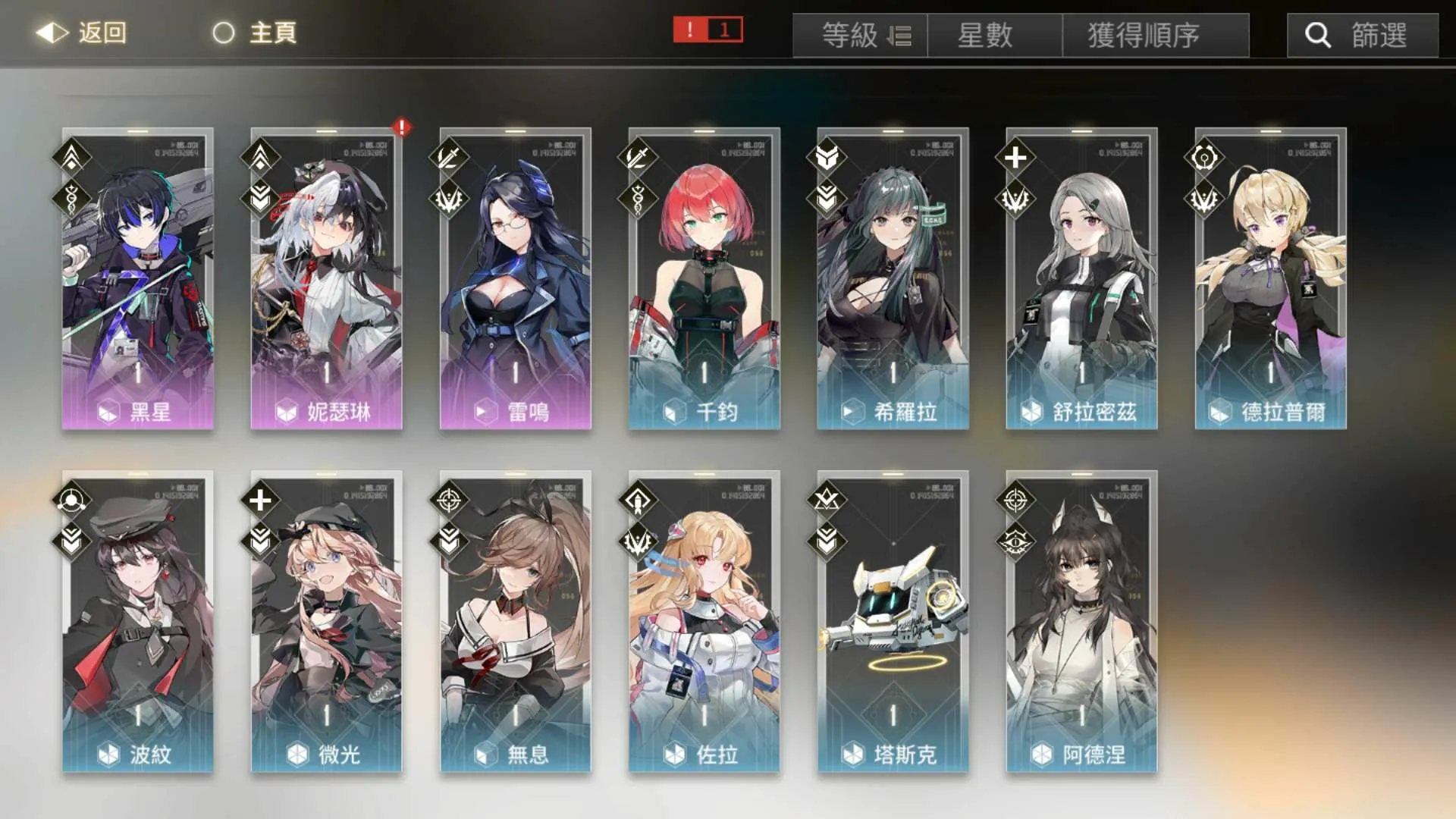This screenshot has height=819, width=1456.
Task: Choose the 舒拉密茲 character card
Action: pos(1081,278)
